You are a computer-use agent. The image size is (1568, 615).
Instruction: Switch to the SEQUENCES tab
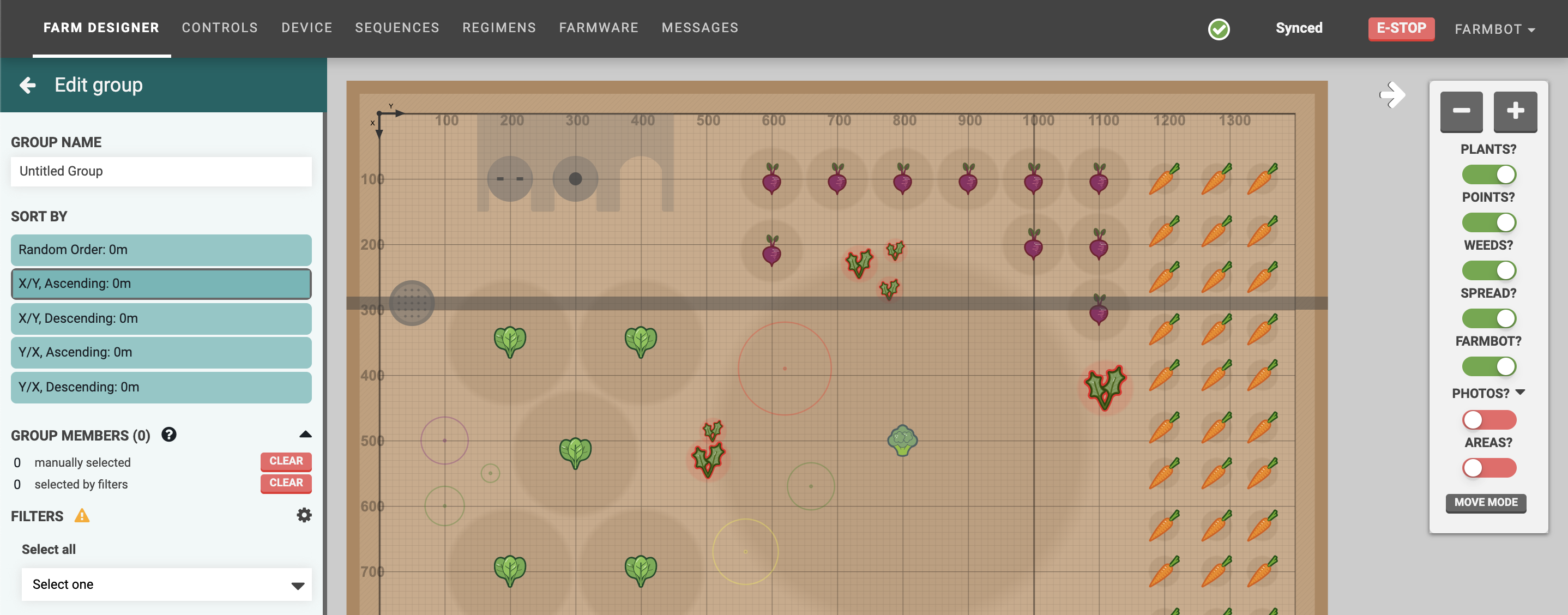click(397, 27)
